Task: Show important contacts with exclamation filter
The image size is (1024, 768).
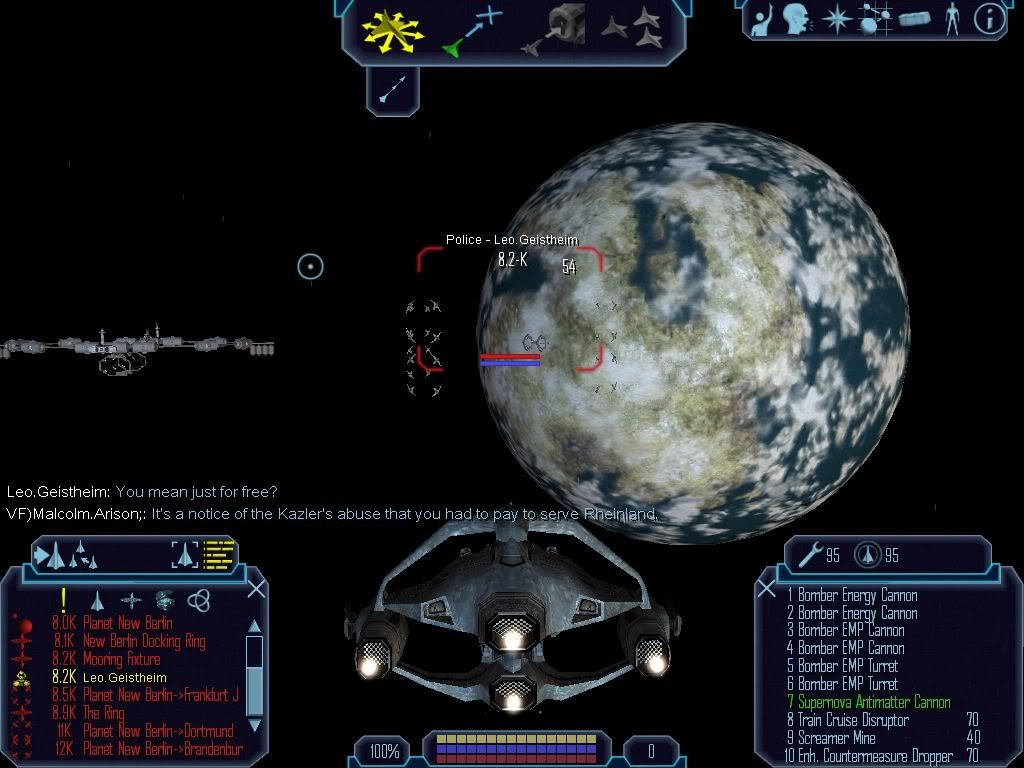Action: tap(63, 599)
